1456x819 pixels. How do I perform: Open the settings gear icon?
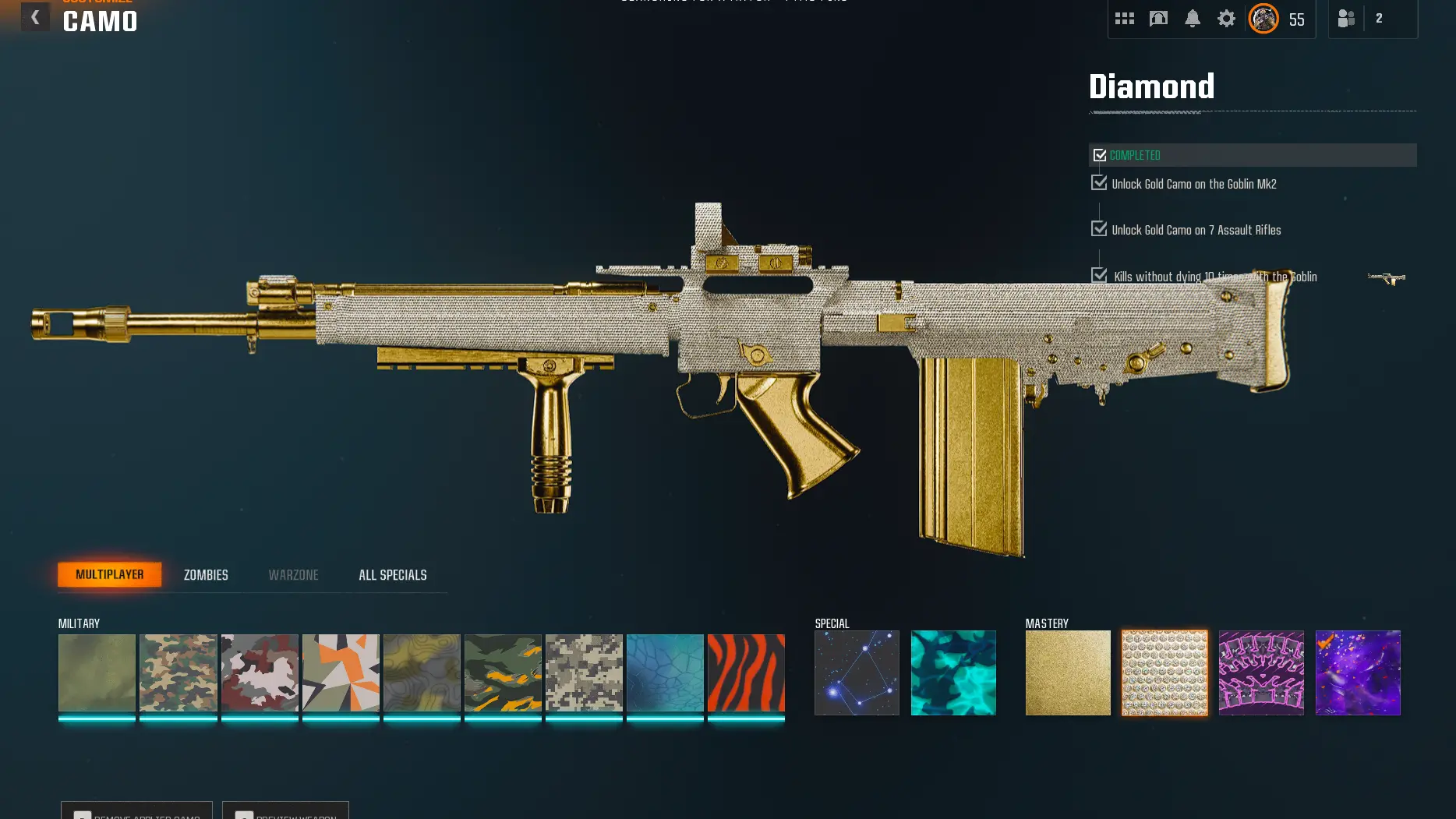click(x=1225, y=18)
